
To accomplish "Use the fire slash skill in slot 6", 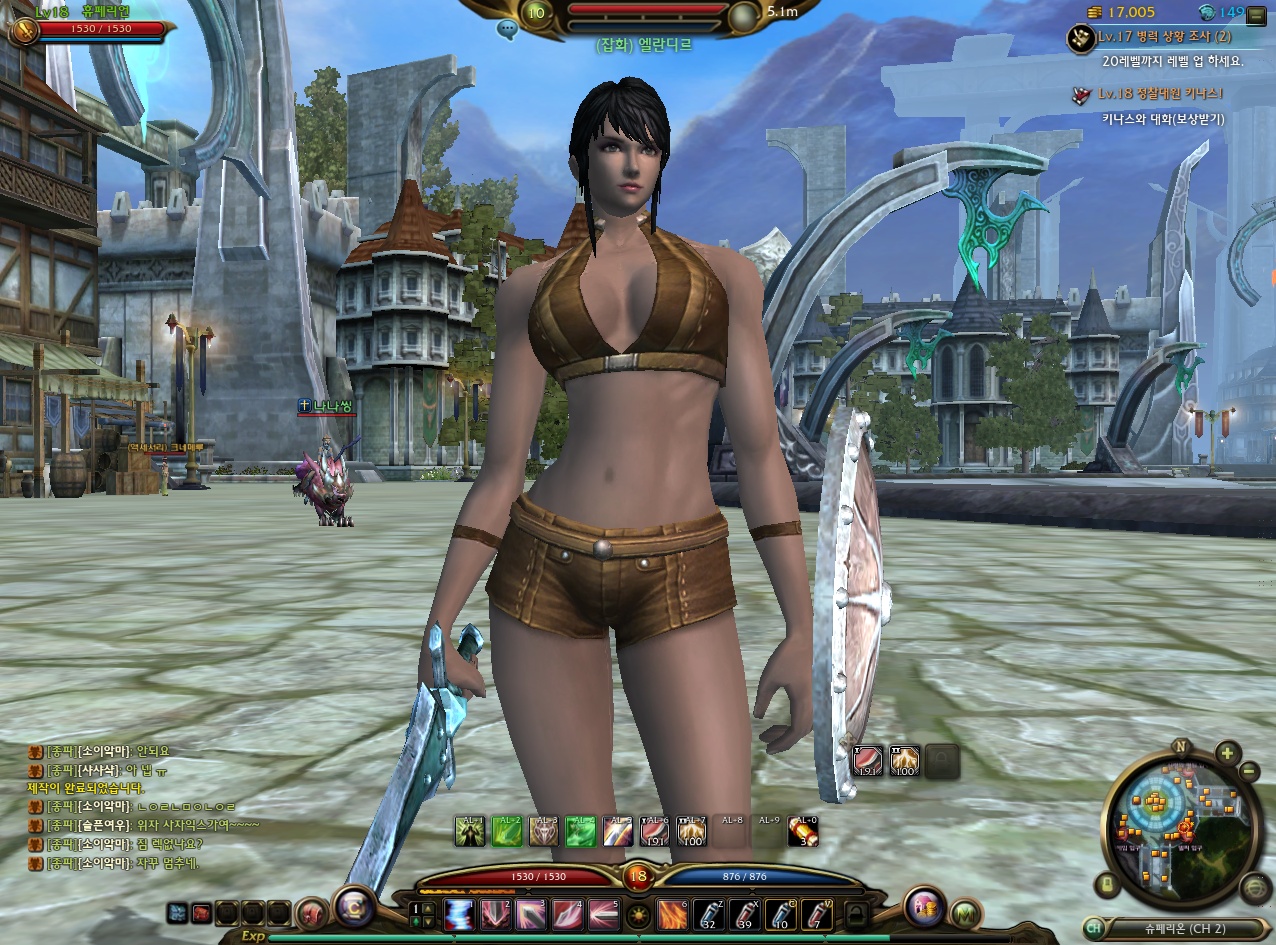I will 672,914.
